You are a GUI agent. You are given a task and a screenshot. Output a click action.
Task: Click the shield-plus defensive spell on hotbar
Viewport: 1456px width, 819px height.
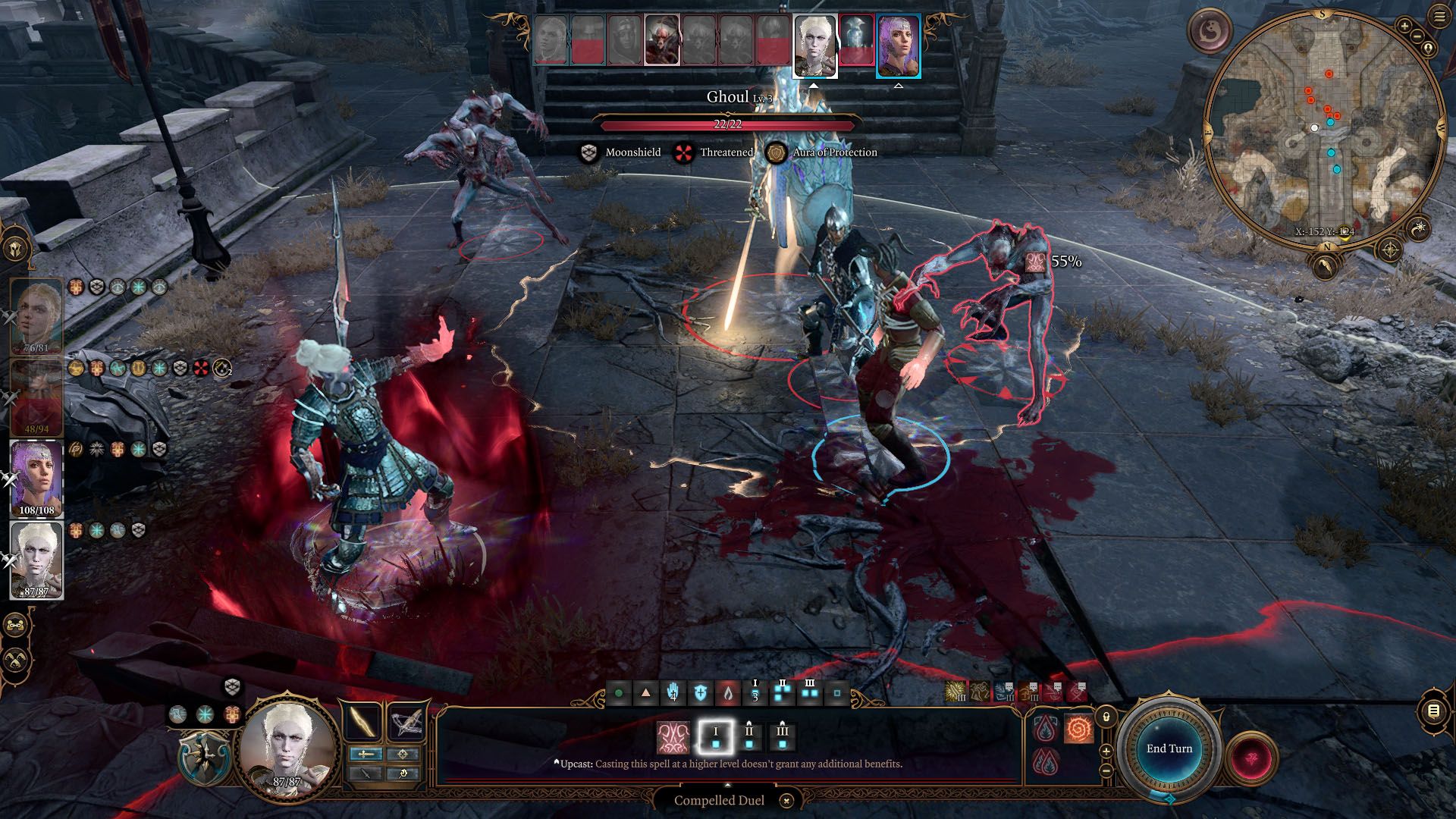701,692
